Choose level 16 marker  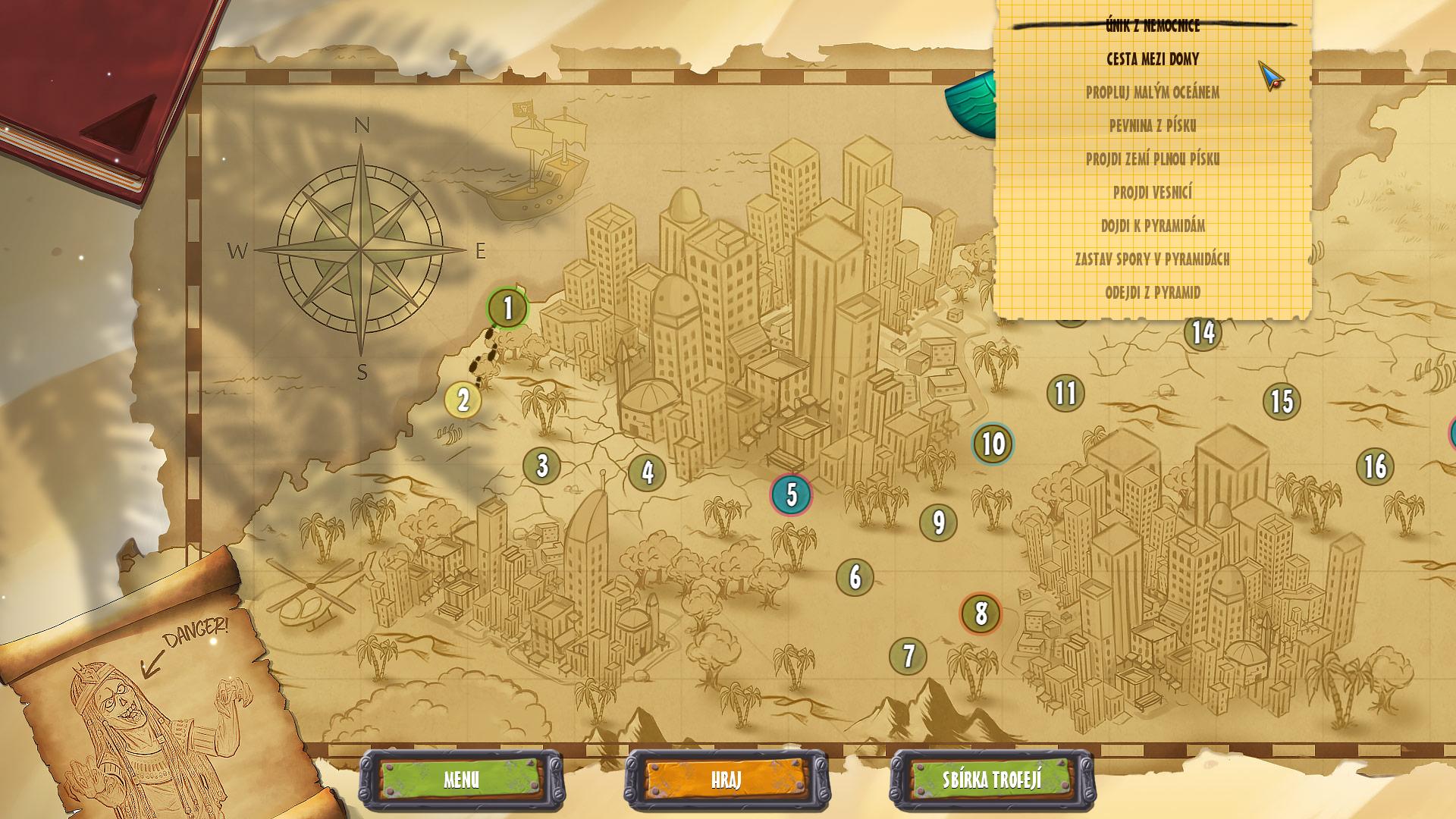1375,466
